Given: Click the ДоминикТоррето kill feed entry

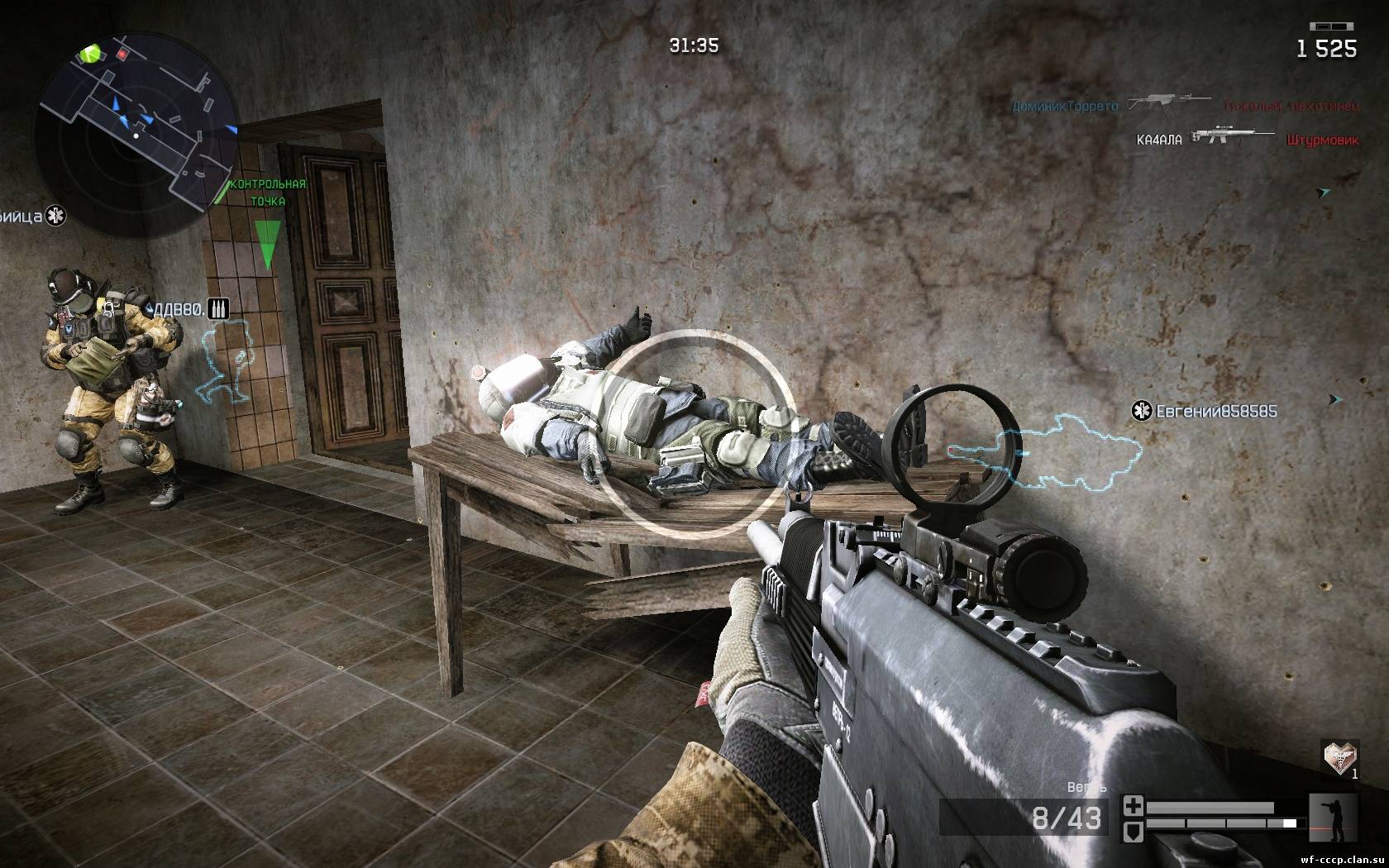Looking at the screenshot, I should [x=1065, y=106].
